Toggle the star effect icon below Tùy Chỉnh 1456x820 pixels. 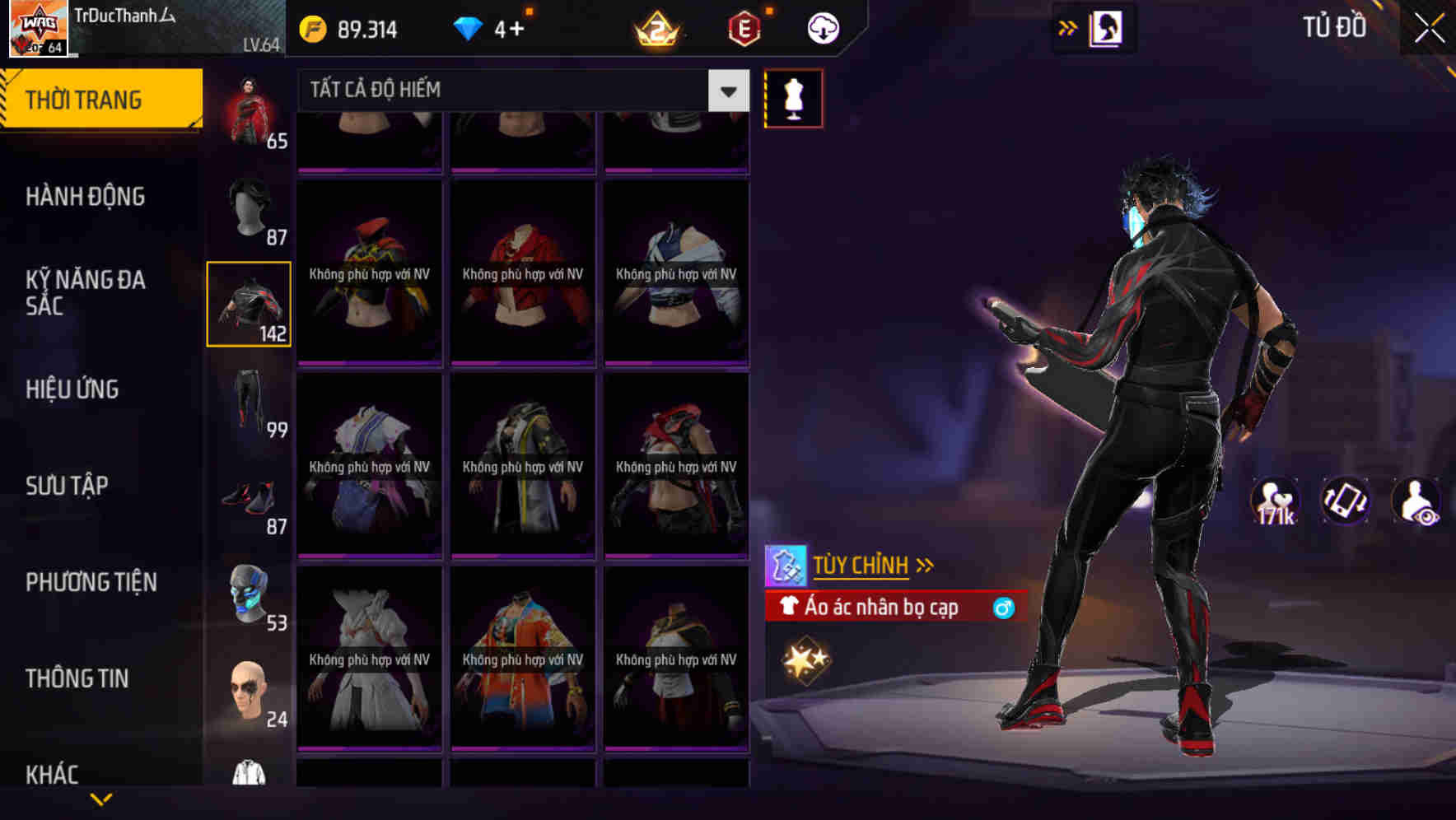(805, 659)
